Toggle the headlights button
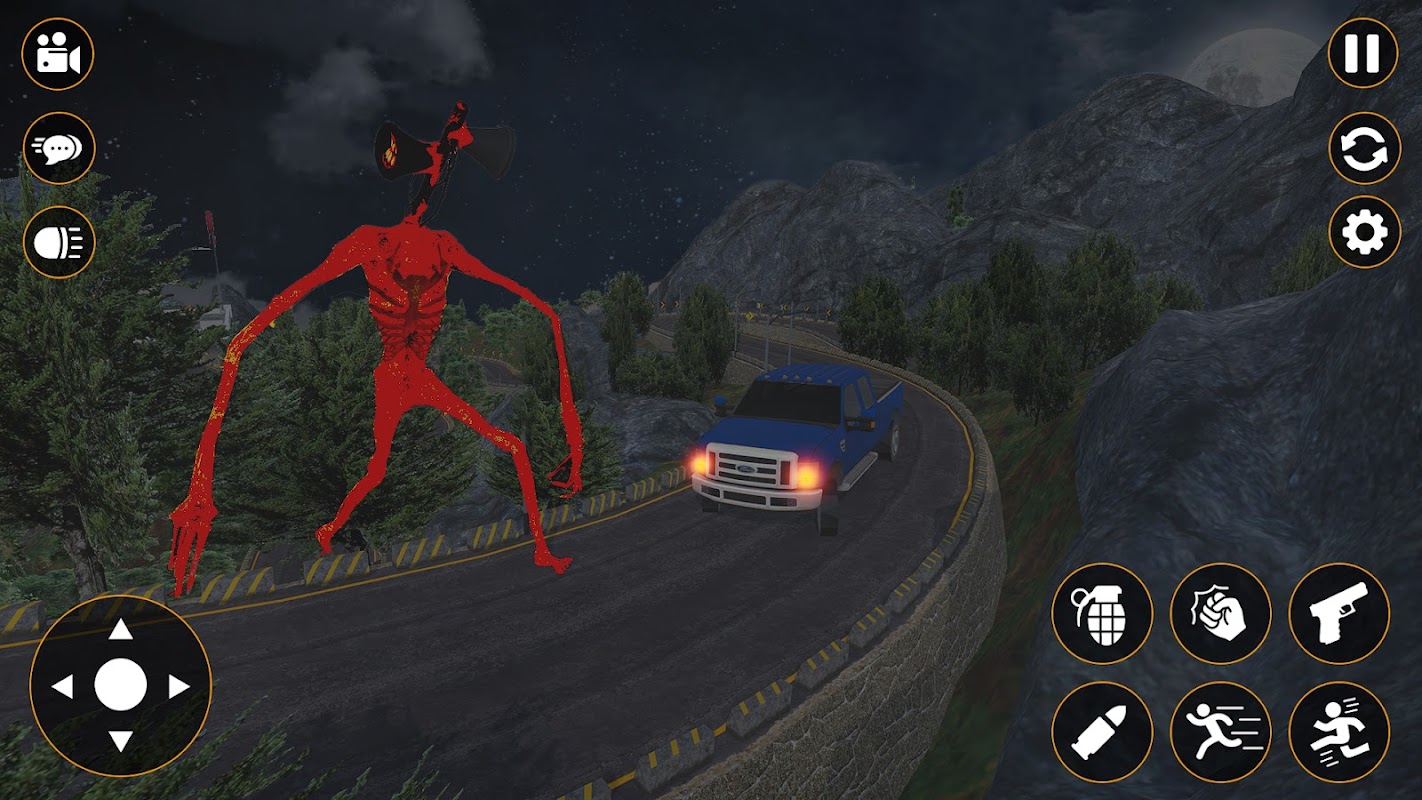1422x800 pixels. (x=59, y=242)
